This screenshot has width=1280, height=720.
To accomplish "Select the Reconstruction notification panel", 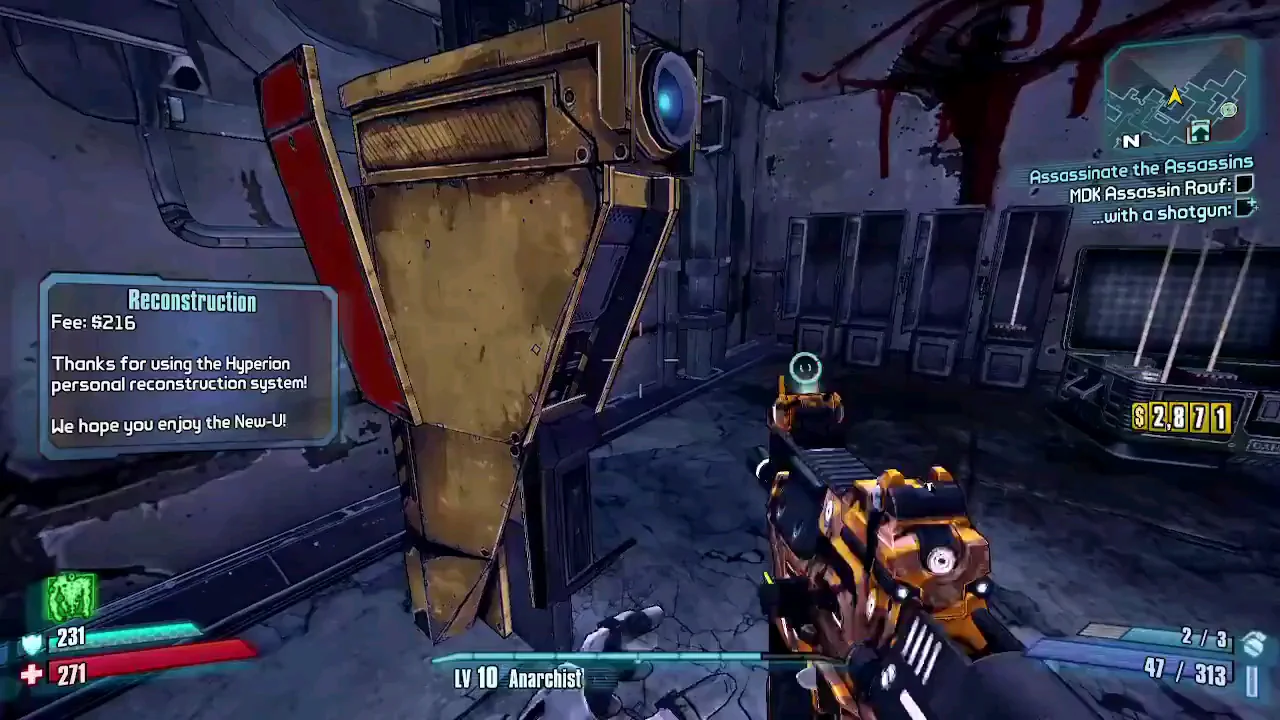I will click(189, 363).
